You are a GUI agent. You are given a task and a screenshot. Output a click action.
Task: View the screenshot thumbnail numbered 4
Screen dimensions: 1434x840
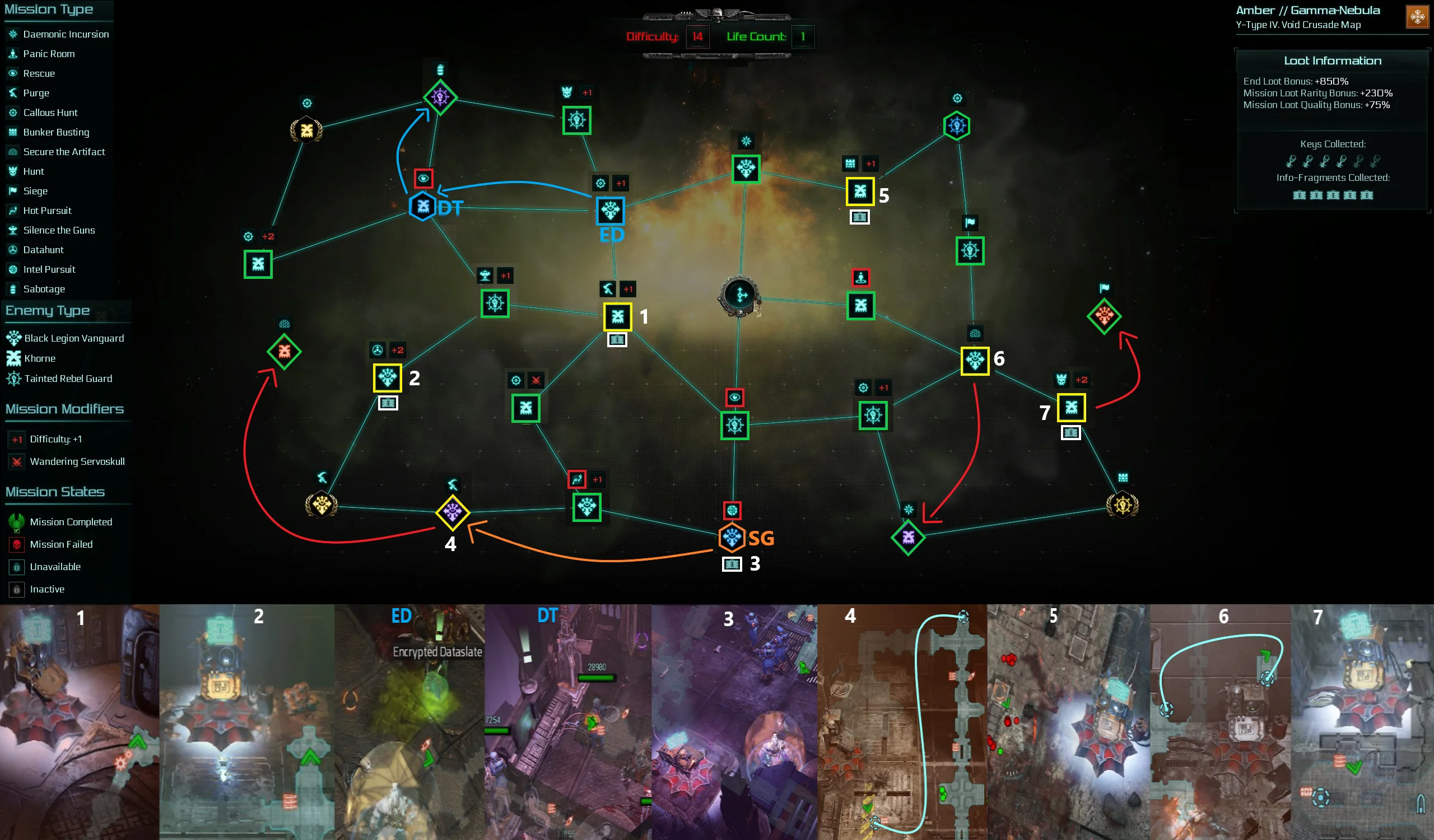[x=902, y=722]
